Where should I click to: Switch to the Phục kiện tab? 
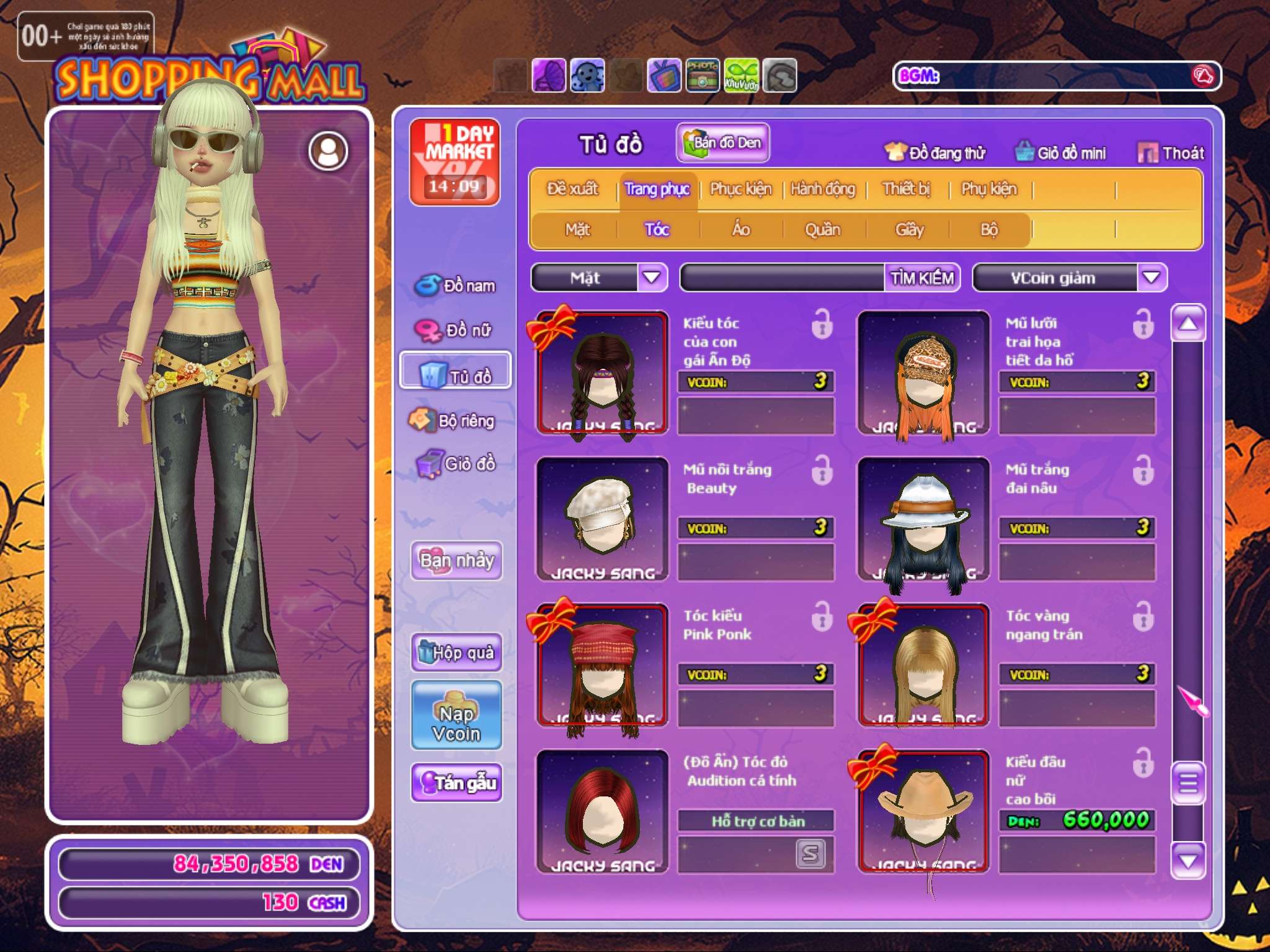[740, 189]
